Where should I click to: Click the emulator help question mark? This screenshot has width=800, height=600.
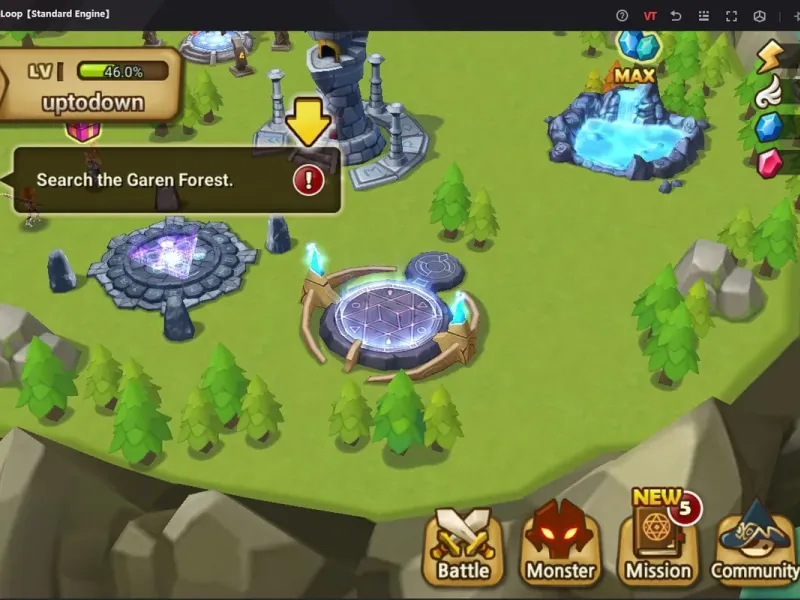tap(622, 15)
